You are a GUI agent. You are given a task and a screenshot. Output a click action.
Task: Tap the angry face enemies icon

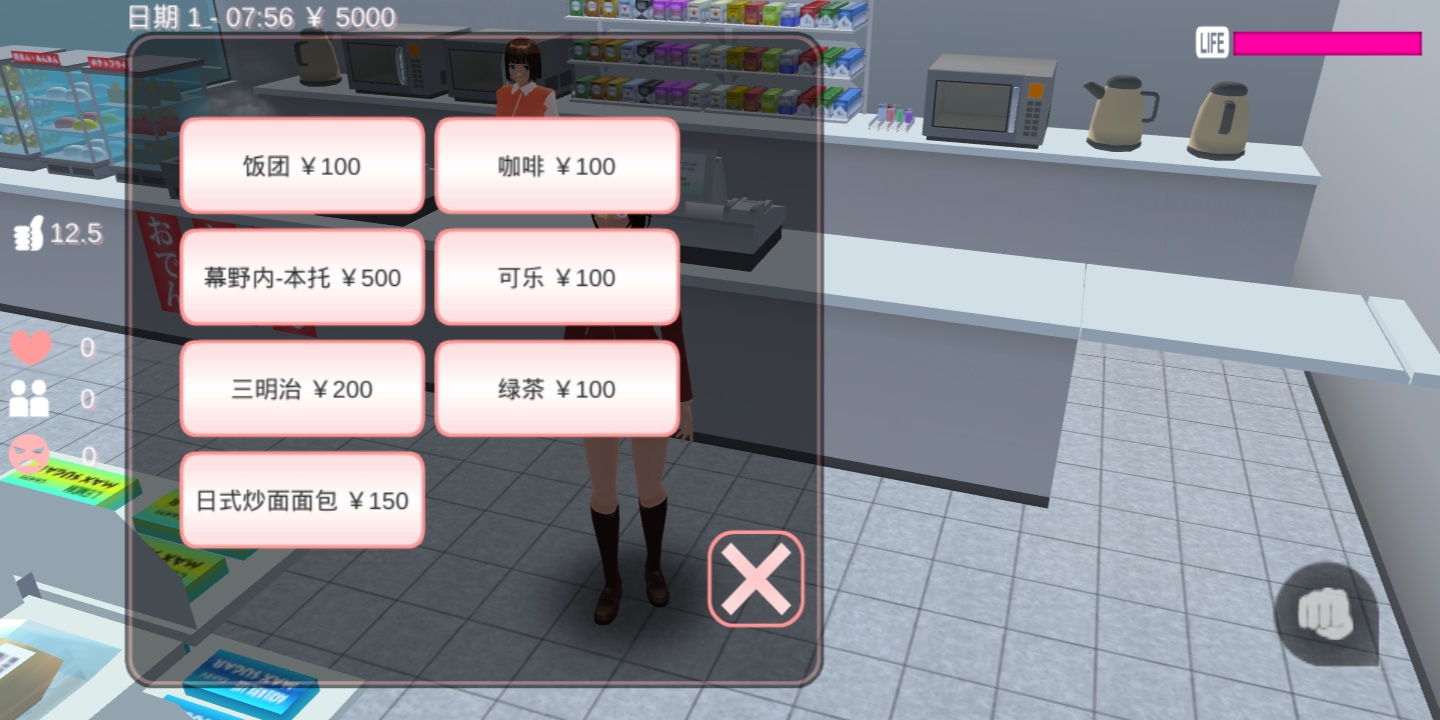28,452
